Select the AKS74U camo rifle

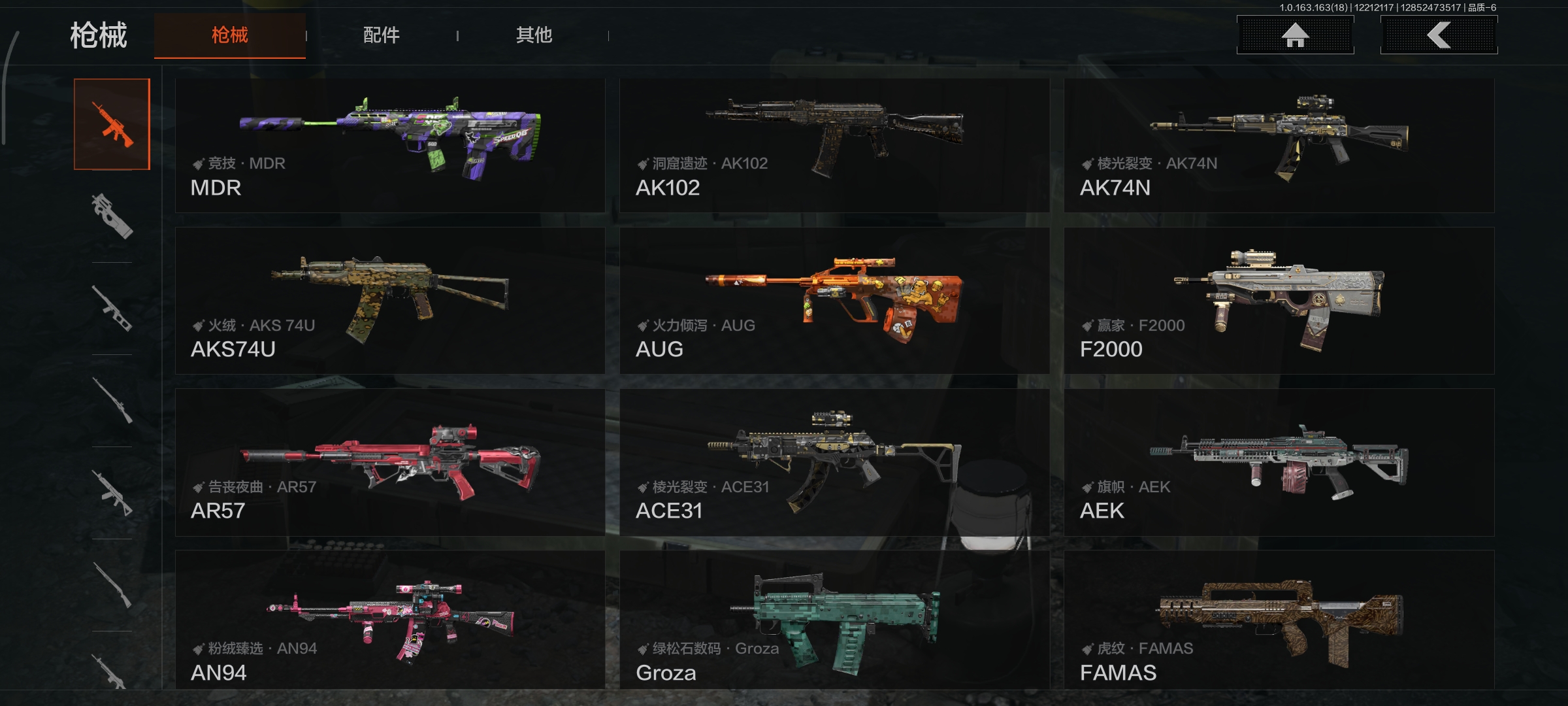[x=390, y=301]
